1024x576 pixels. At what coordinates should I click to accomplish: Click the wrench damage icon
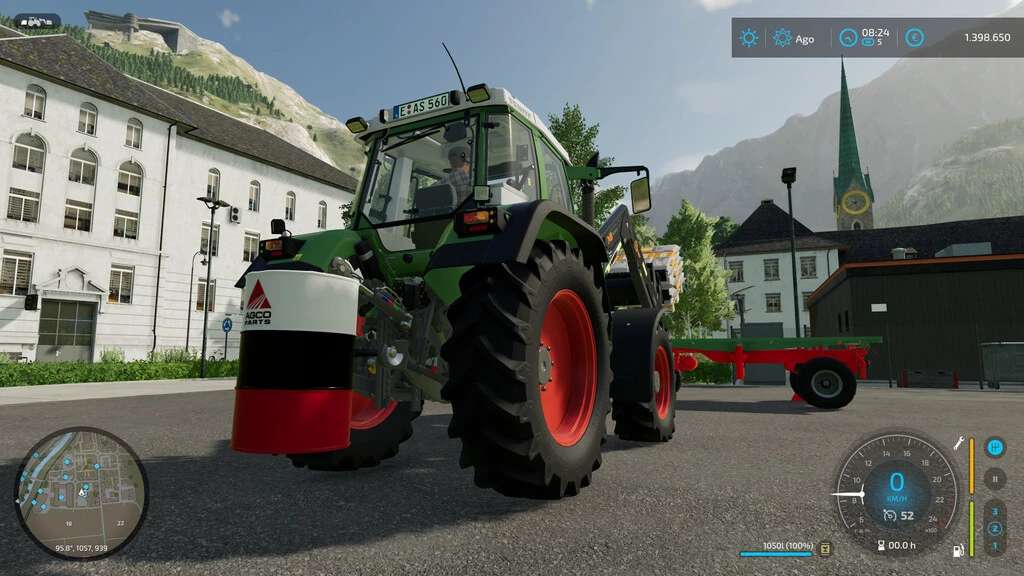[957, 442]
